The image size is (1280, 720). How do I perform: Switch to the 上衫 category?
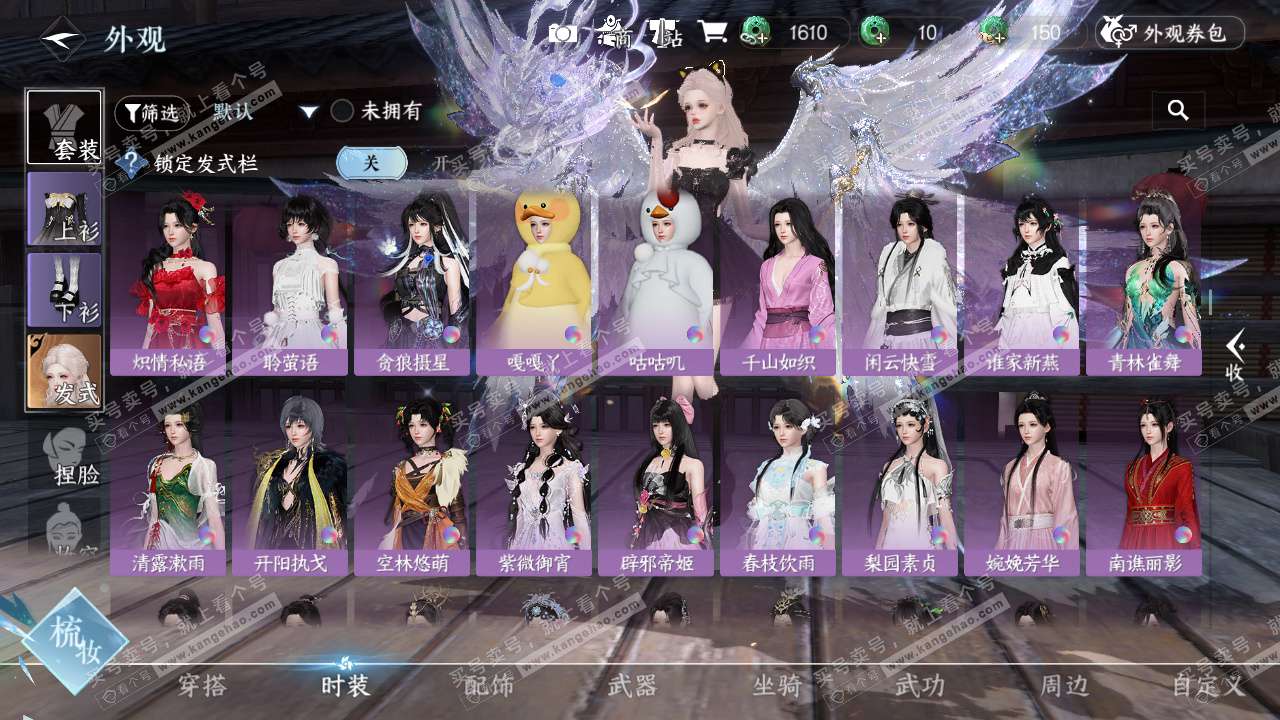pyautogui.click(x=65, y=209)
